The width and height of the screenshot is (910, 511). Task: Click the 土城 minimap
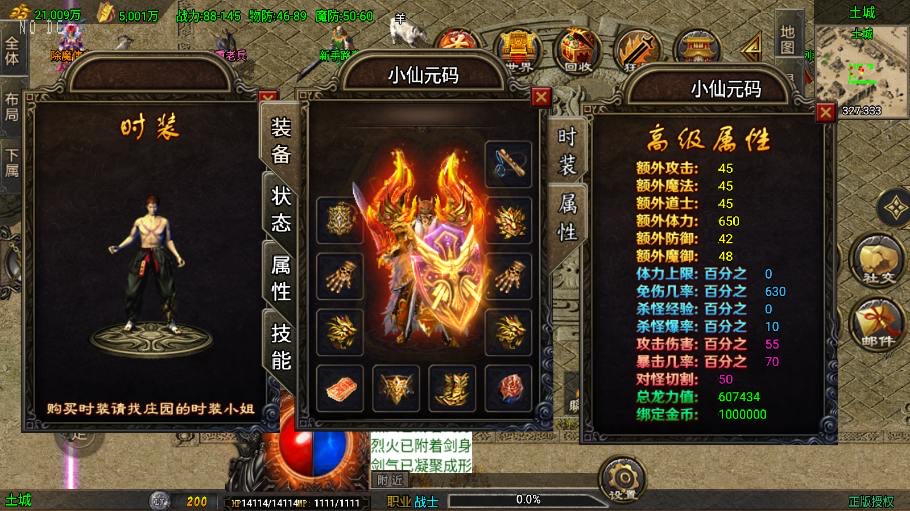860,68
